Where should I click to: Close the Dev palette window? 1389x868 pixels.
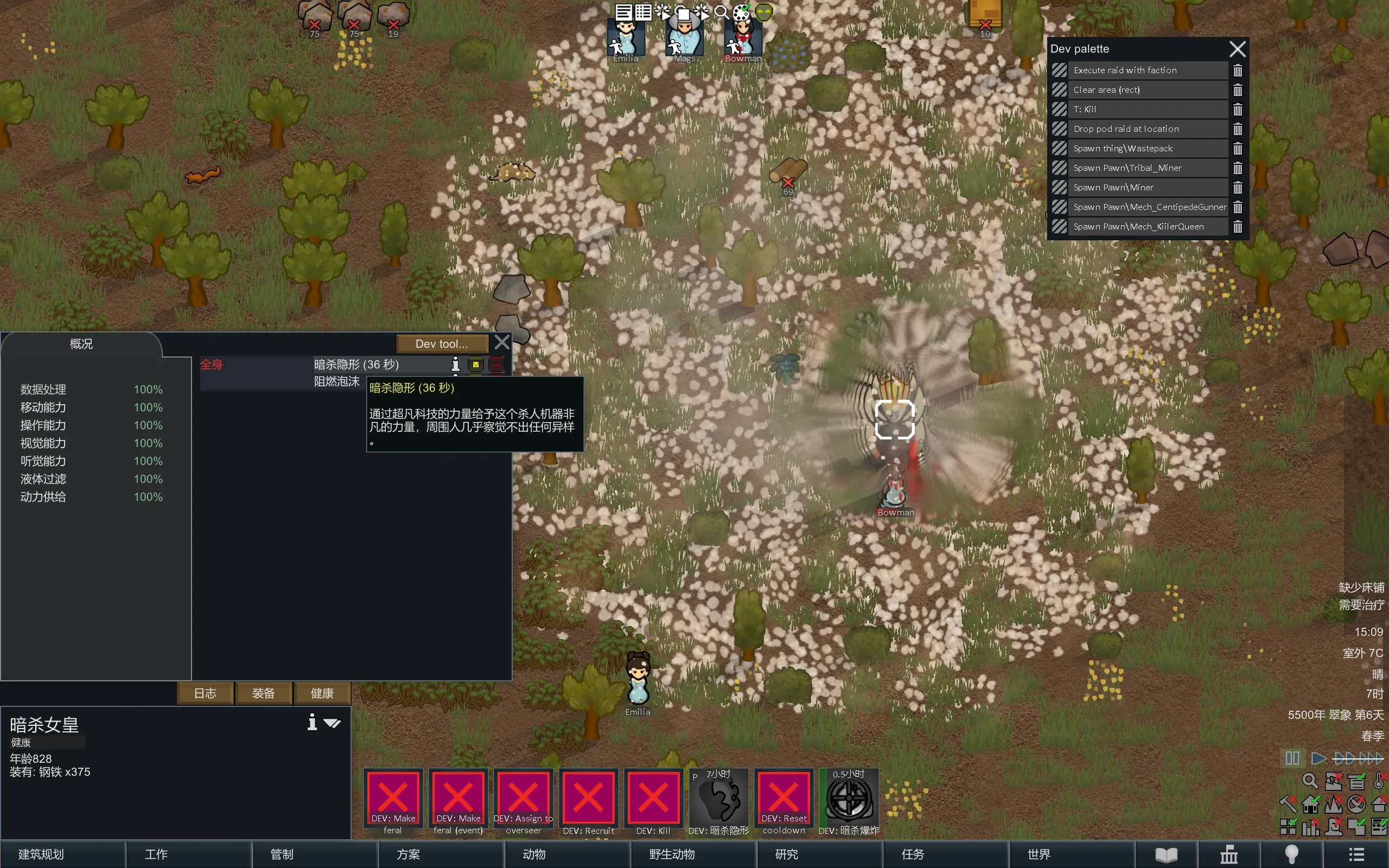pyautogui.click(x=1238, y=49)
